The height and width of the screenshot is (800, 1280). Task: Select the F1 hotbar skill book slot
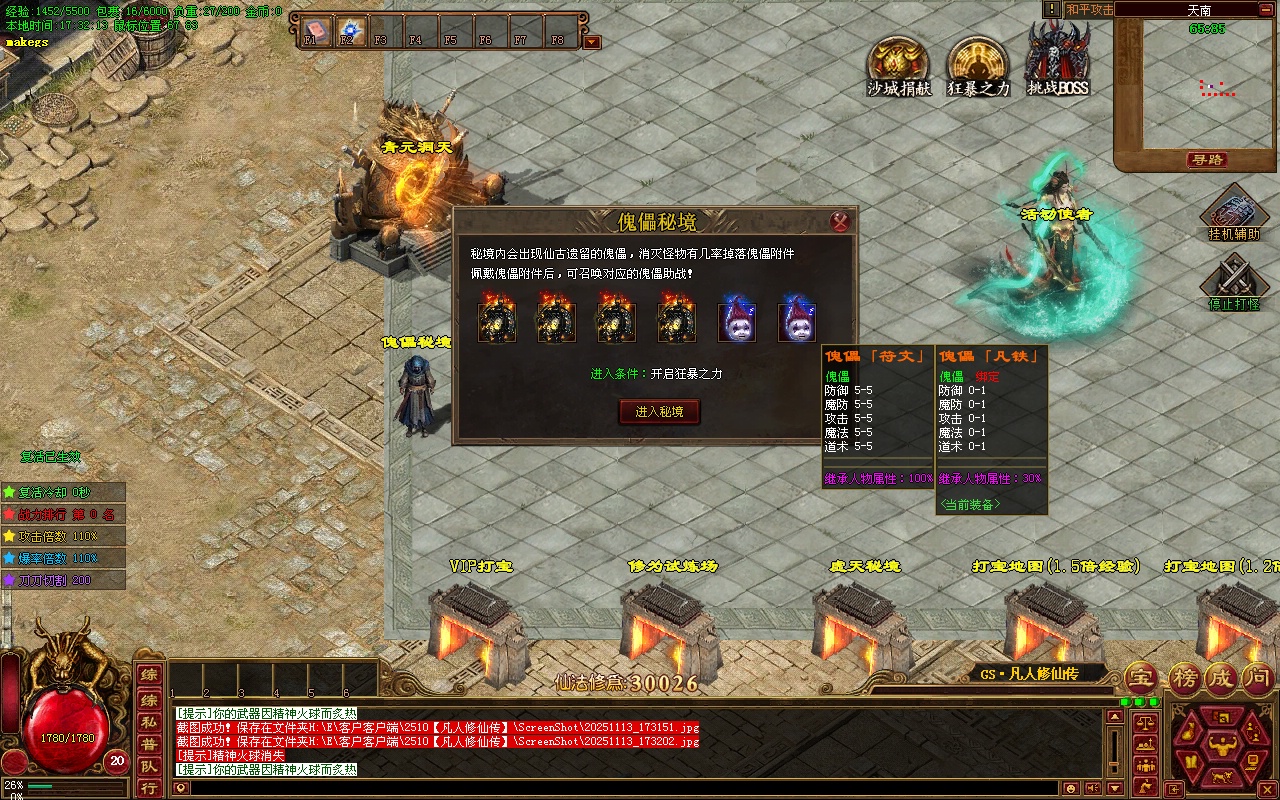pyautogui.click(x=312, y=30)
